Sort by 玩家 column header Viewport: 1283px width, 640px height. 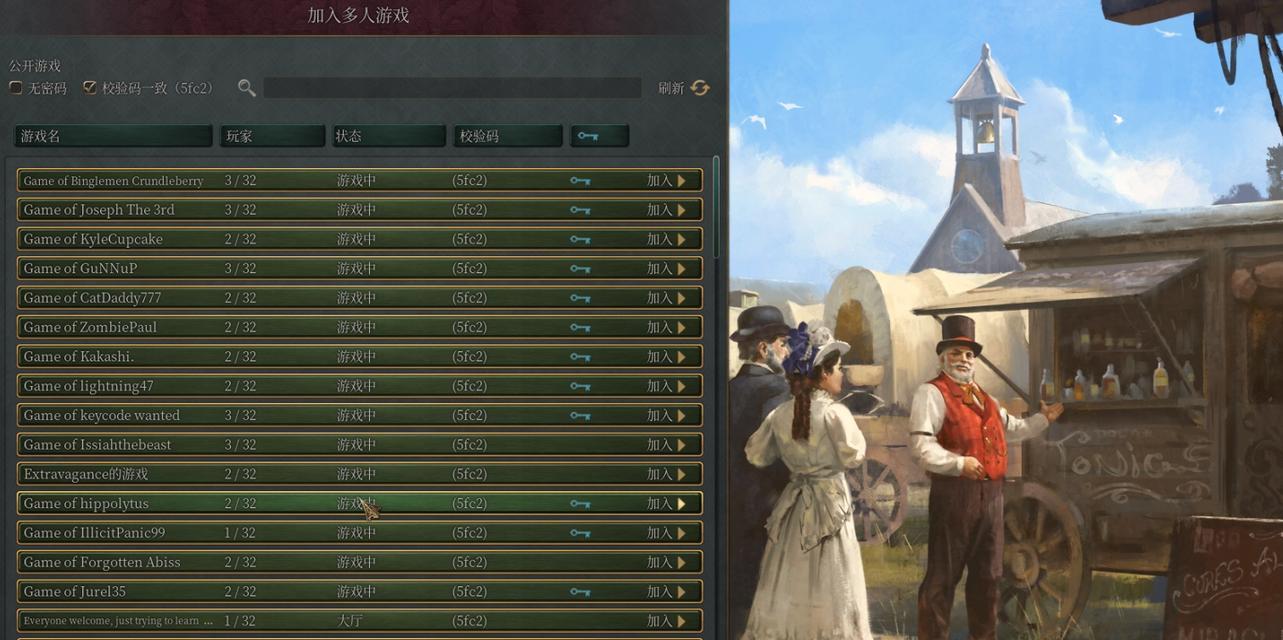coord(272,136)
